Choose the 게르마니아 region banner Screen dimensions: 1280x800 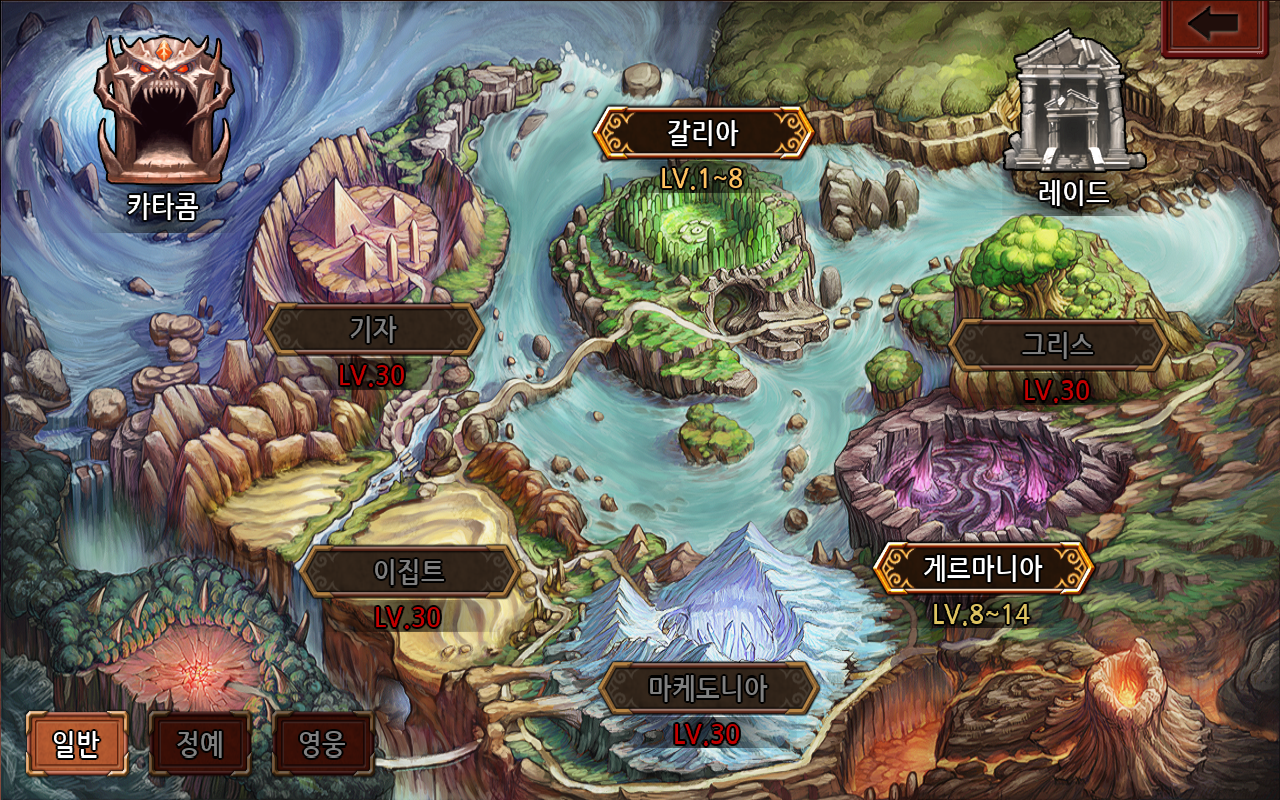983,569
